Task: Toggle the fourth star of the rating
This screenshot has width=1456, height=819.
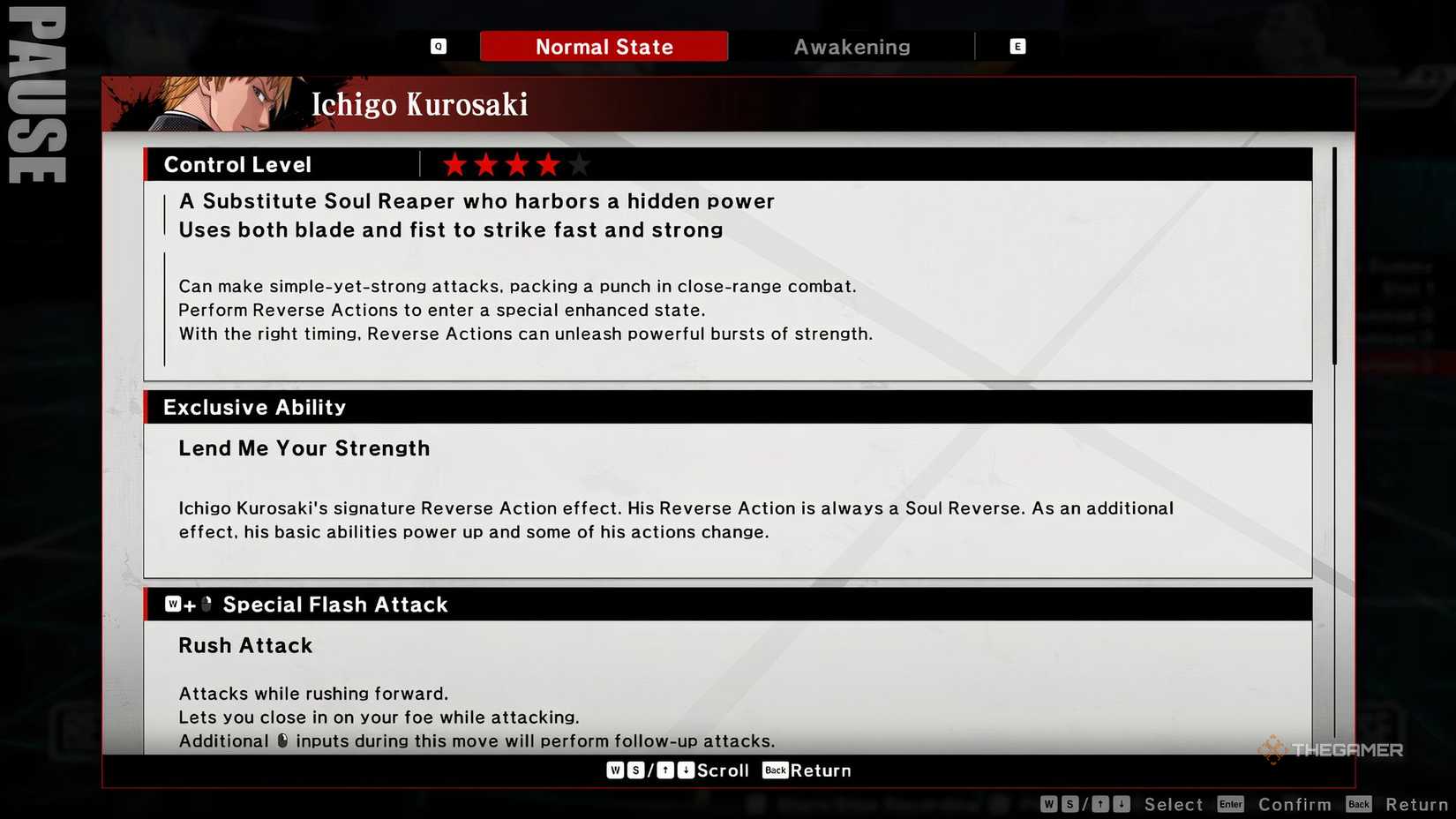Action: (x=548, y=163)
